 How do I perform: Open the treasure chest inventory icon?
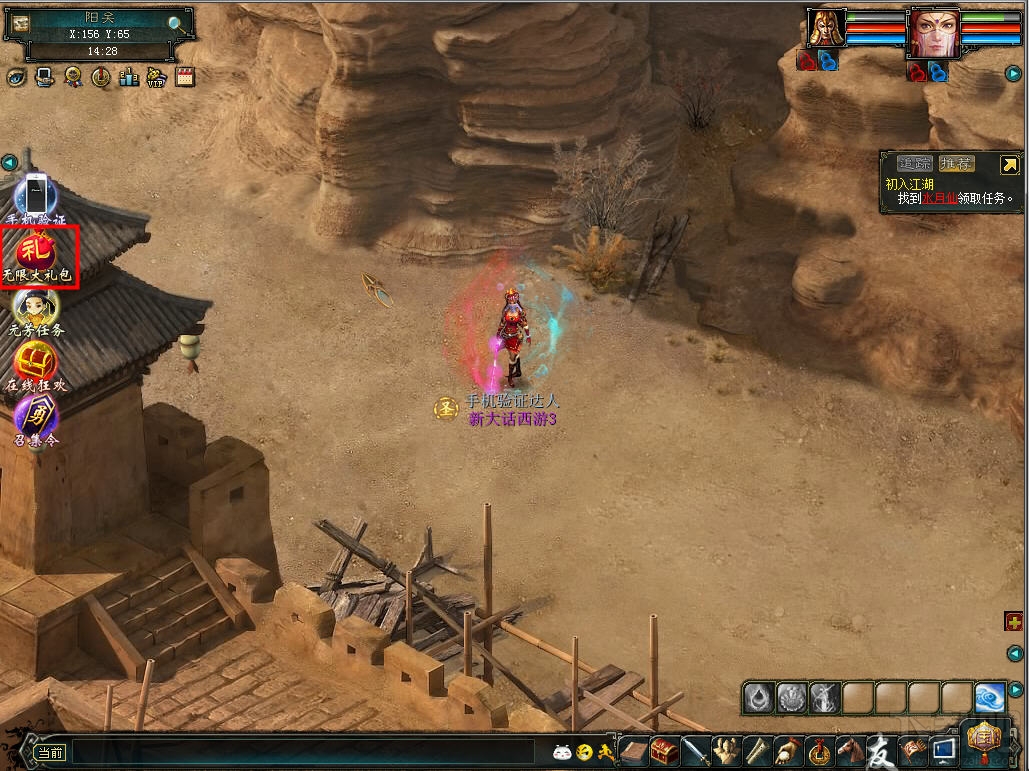[x=664, y=750]
